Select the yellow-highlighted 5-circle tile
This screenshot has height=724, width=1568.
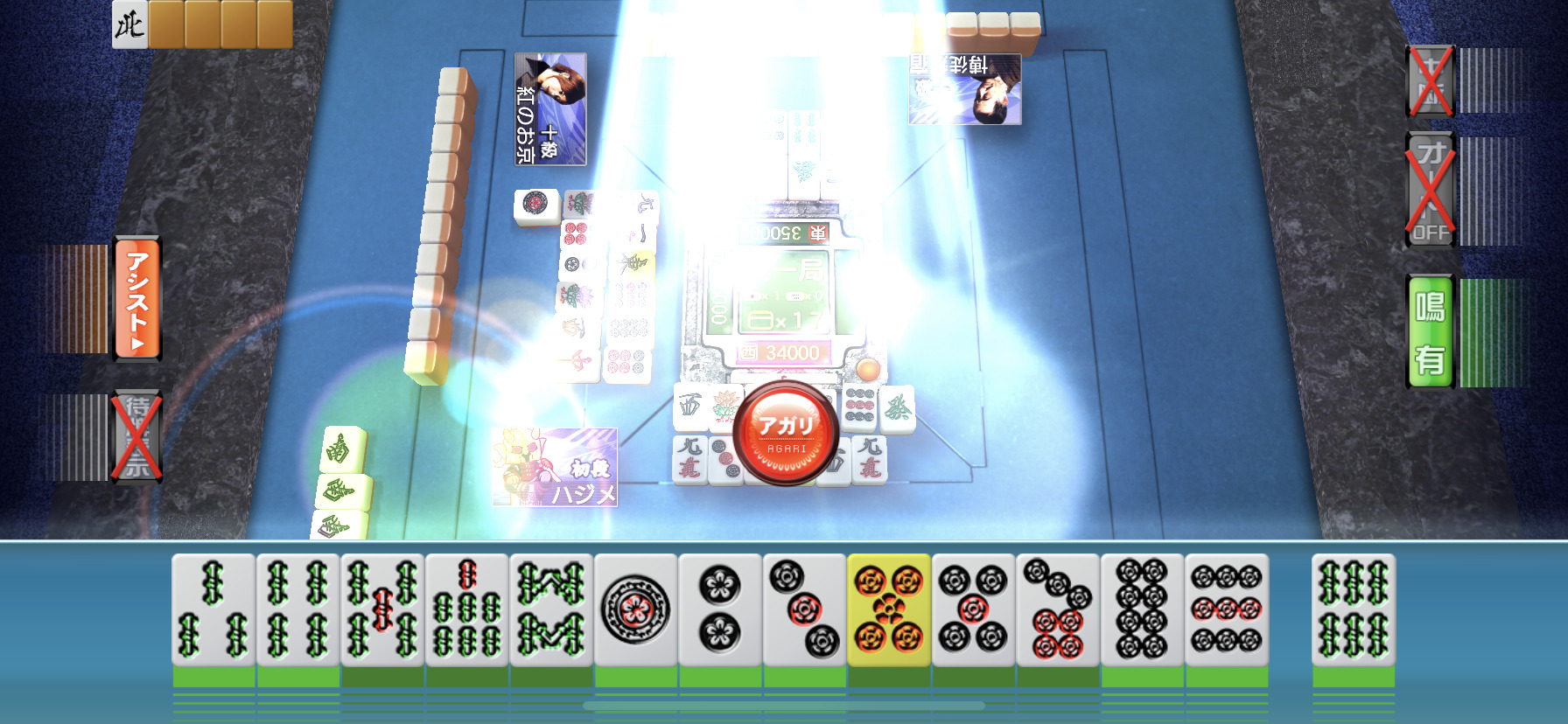point(888,610)
